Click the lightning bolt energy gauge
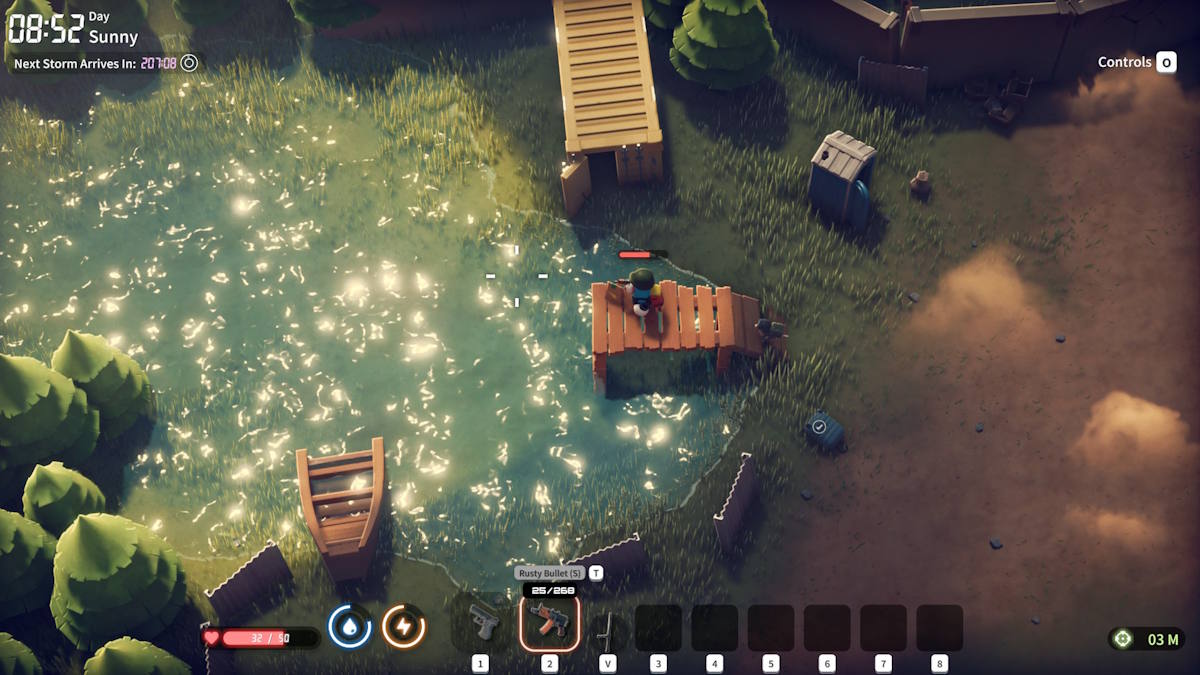Viewport: 1200px width, 675px height. click(403, 627)
